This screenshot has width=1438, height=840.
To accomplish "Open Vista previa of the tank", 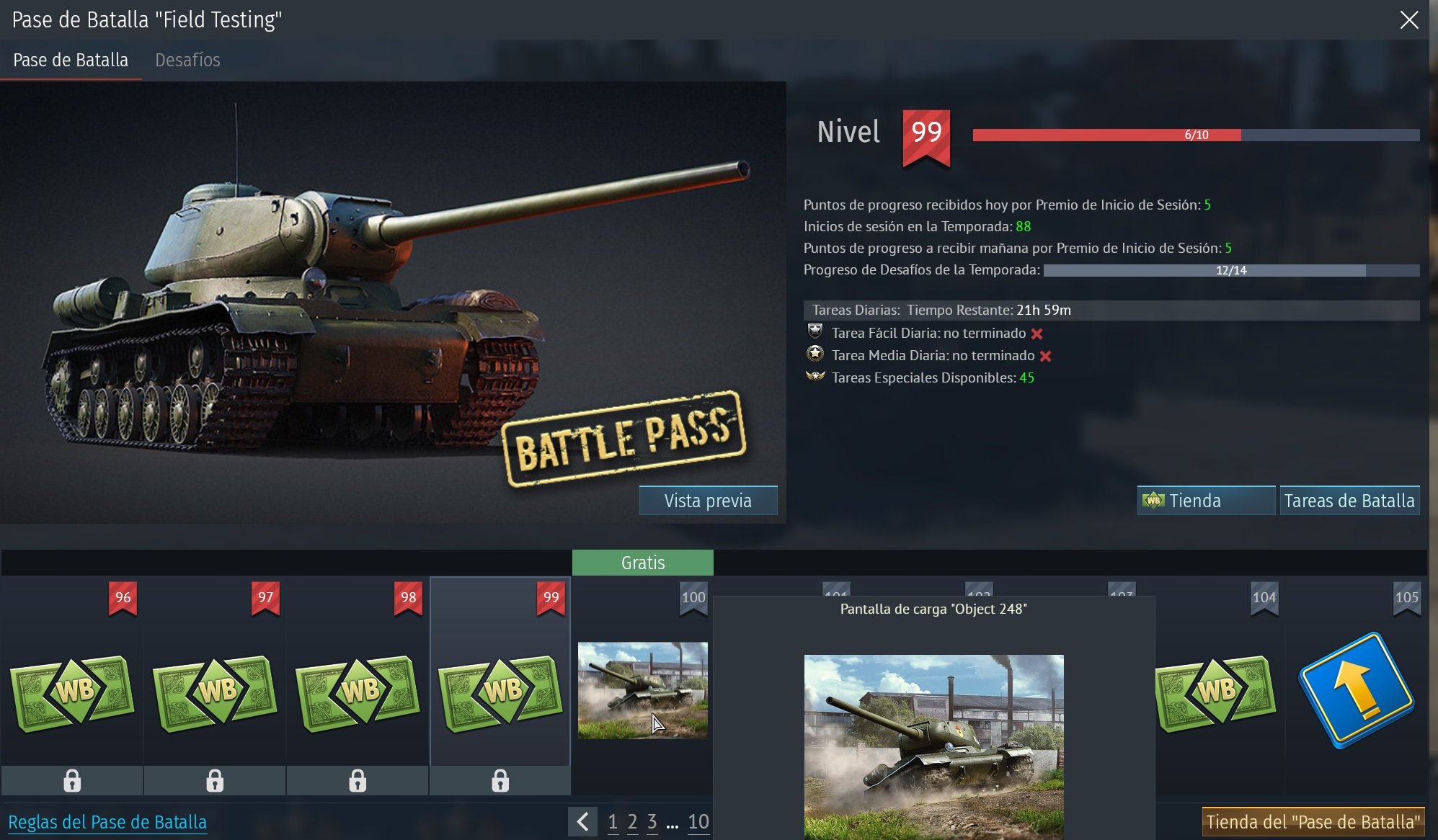I will click(x=707, y=500).
